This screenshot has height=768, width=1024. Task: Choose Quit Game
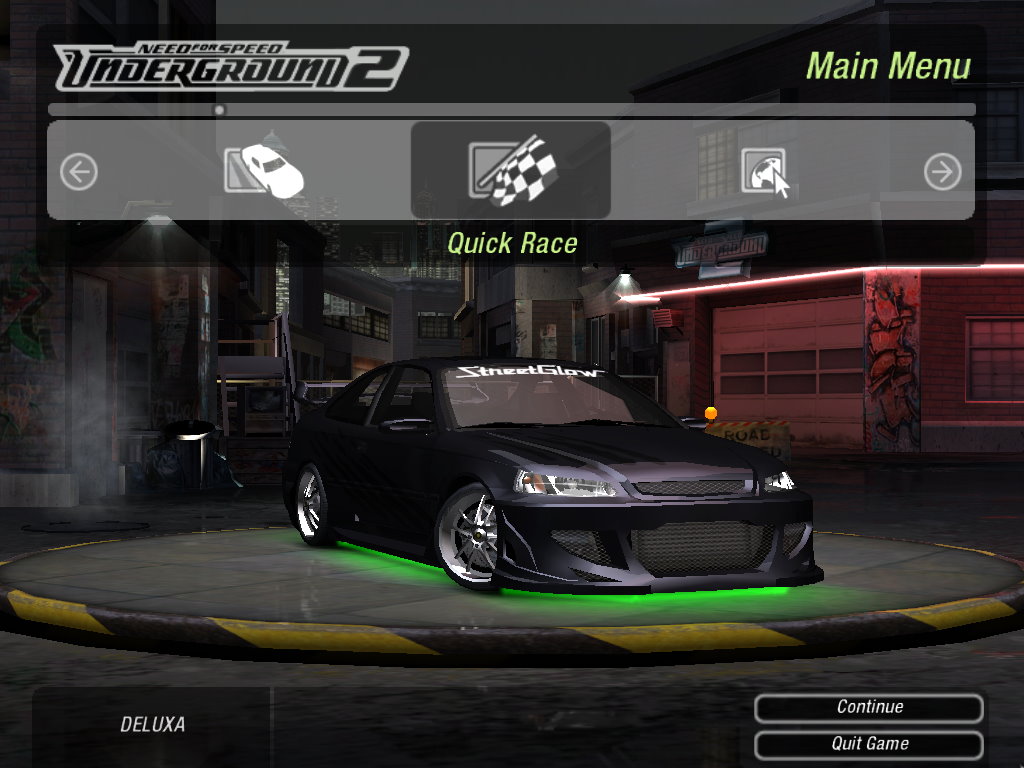[x=869, y=744]
